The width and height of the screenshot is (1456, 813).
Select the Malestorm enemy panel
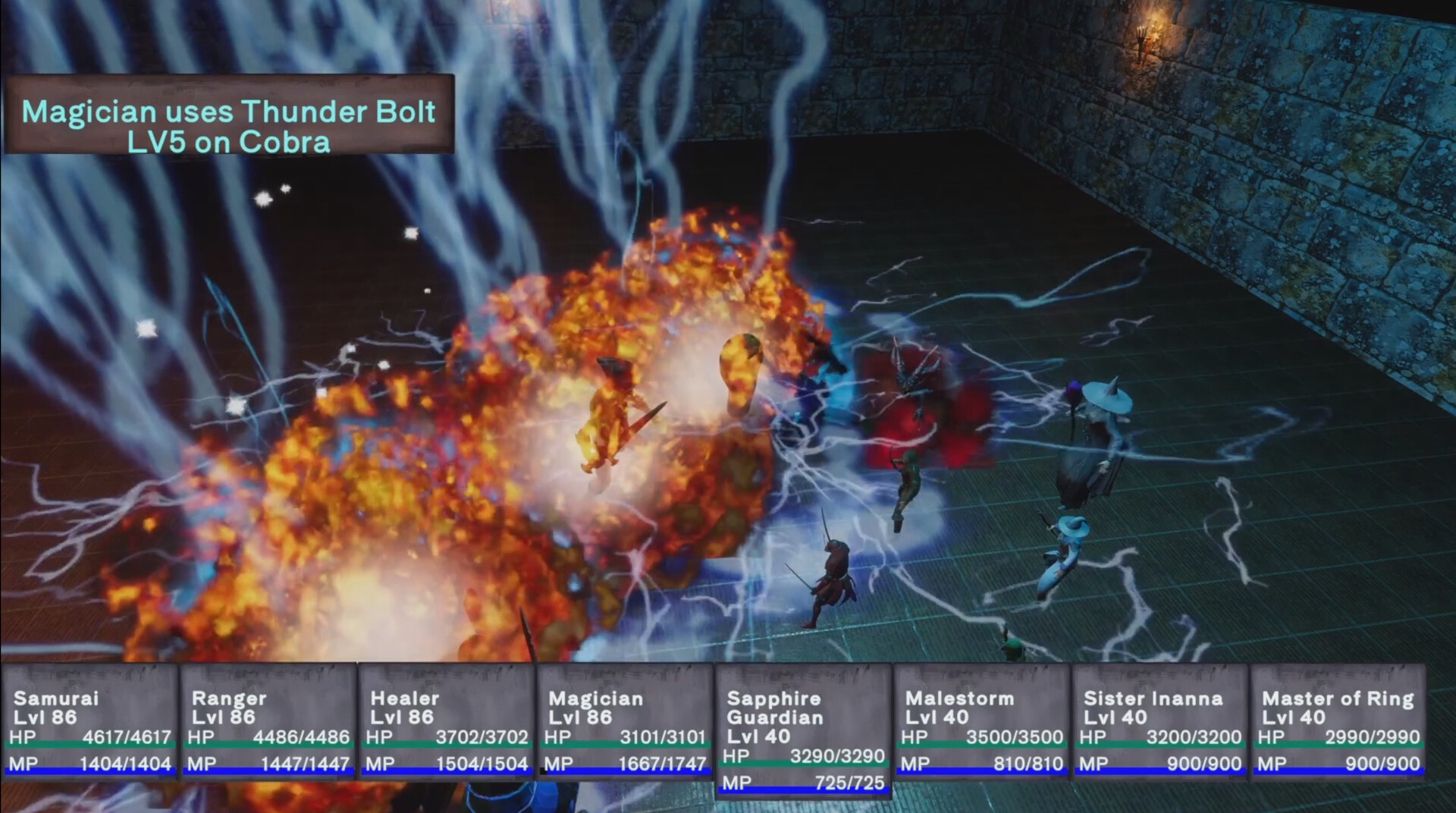982,722
